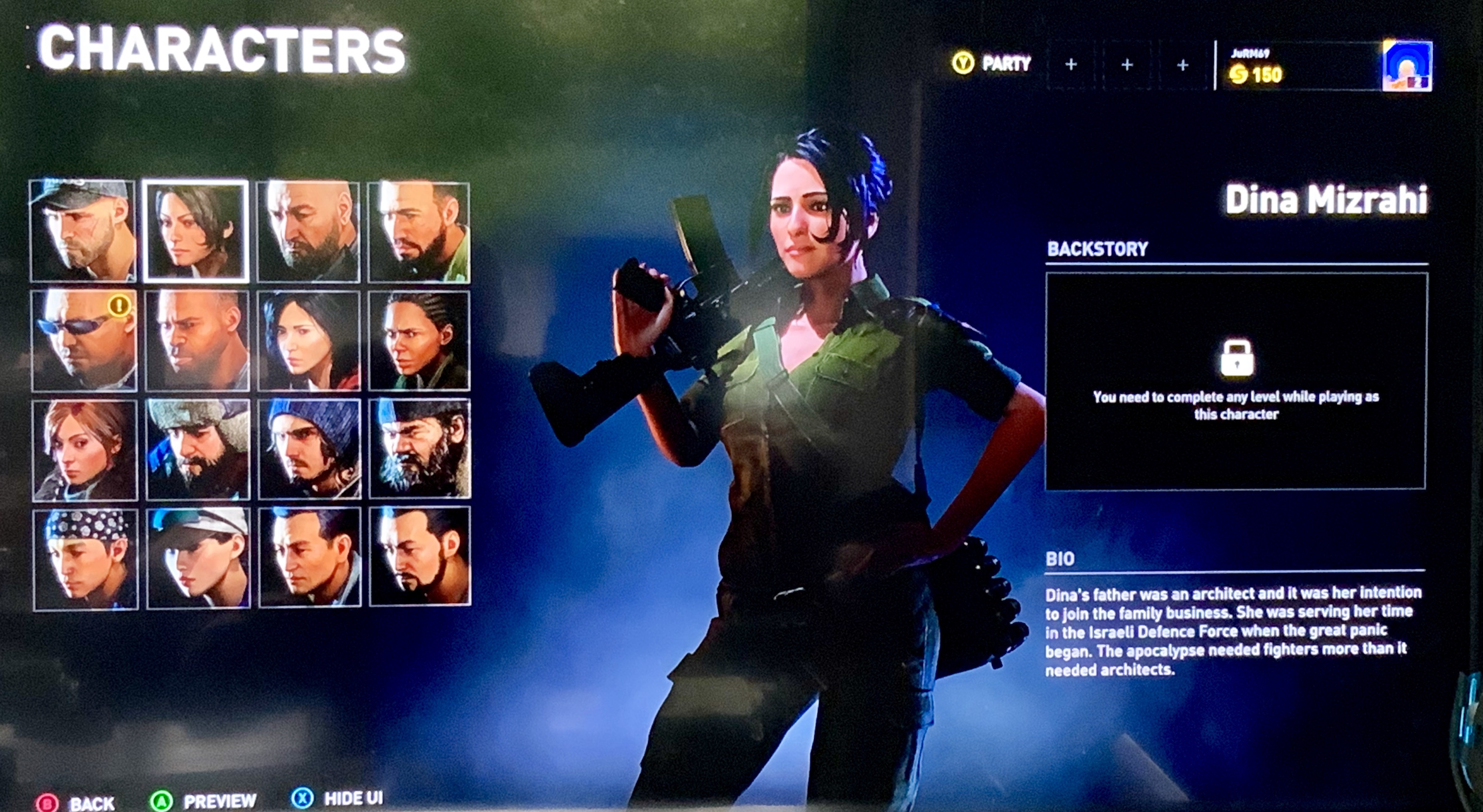Select the man wearing the blue knit beanie
Viewport: 1483px width, 812px height.
[310, 449]
